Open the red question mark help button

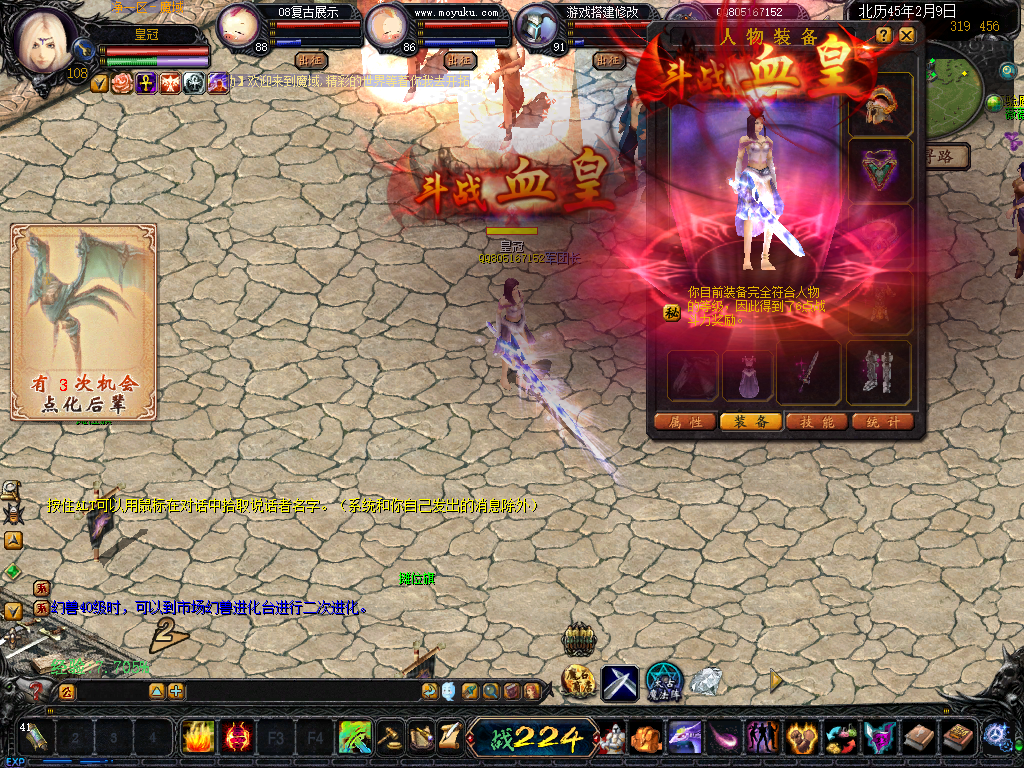[x=38, y=690]
